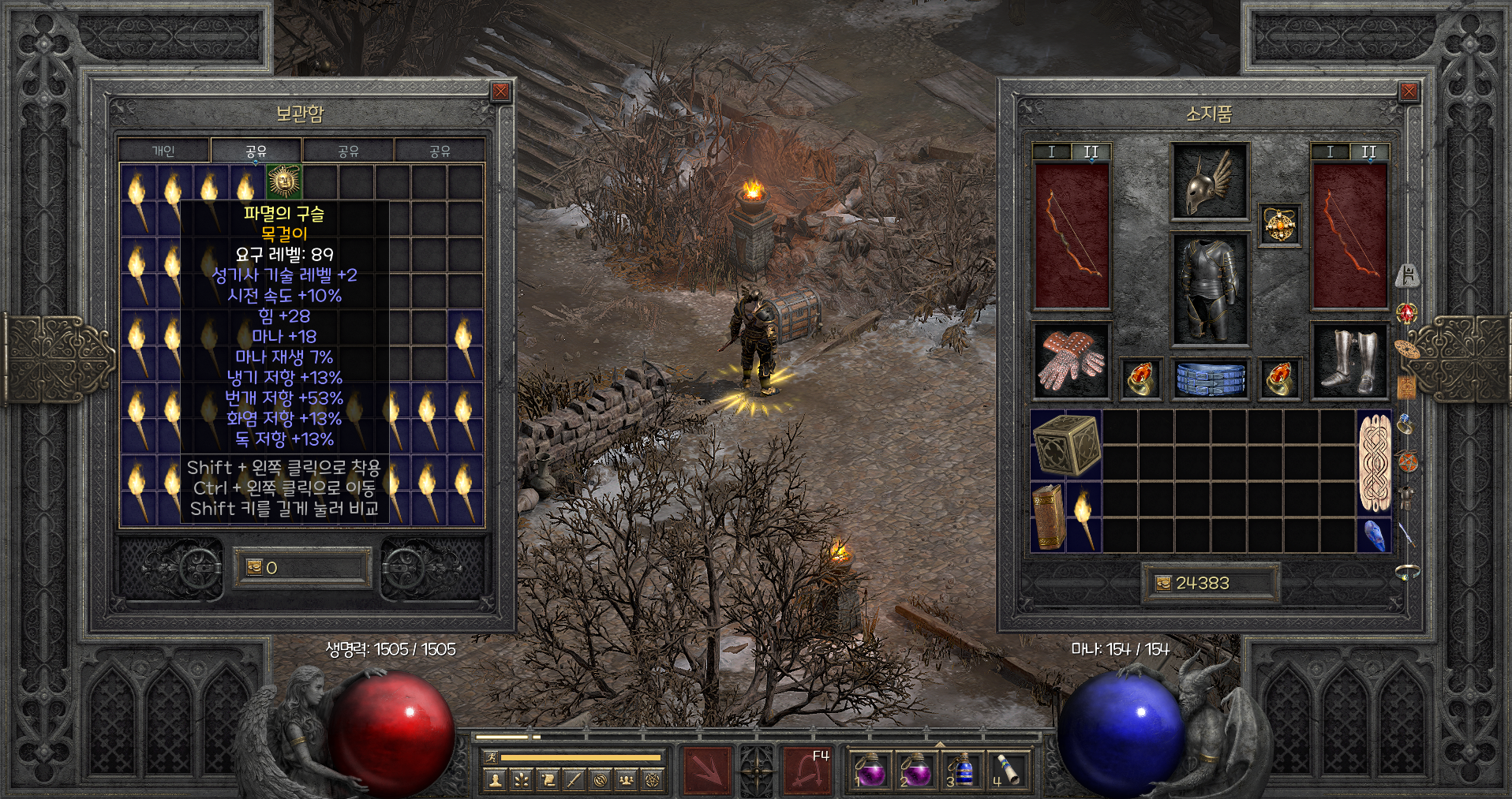
Task: Select the brown tome in inventory
Action: [1048, 516]
